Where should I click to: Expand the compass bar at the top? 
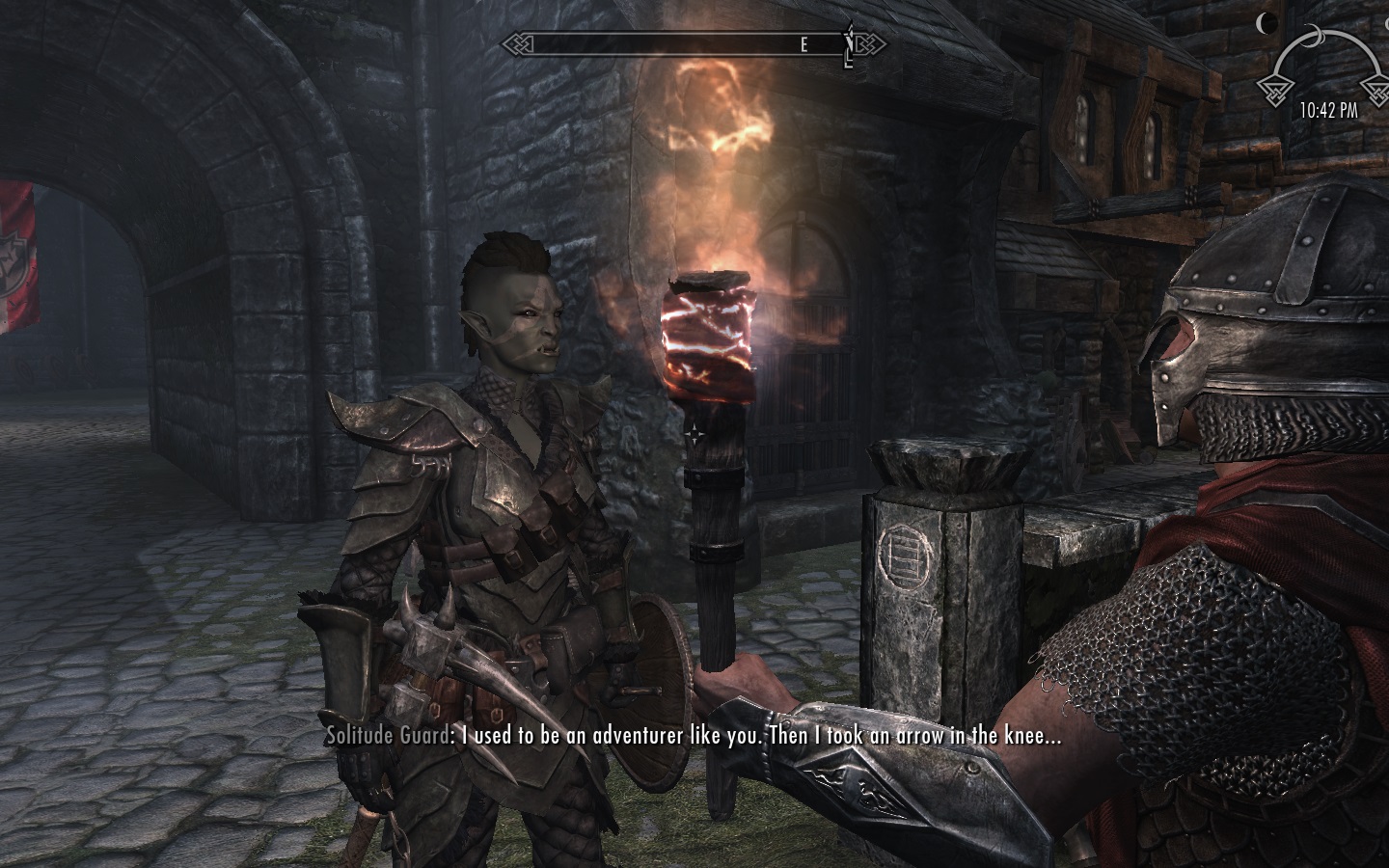click(694, 42)
